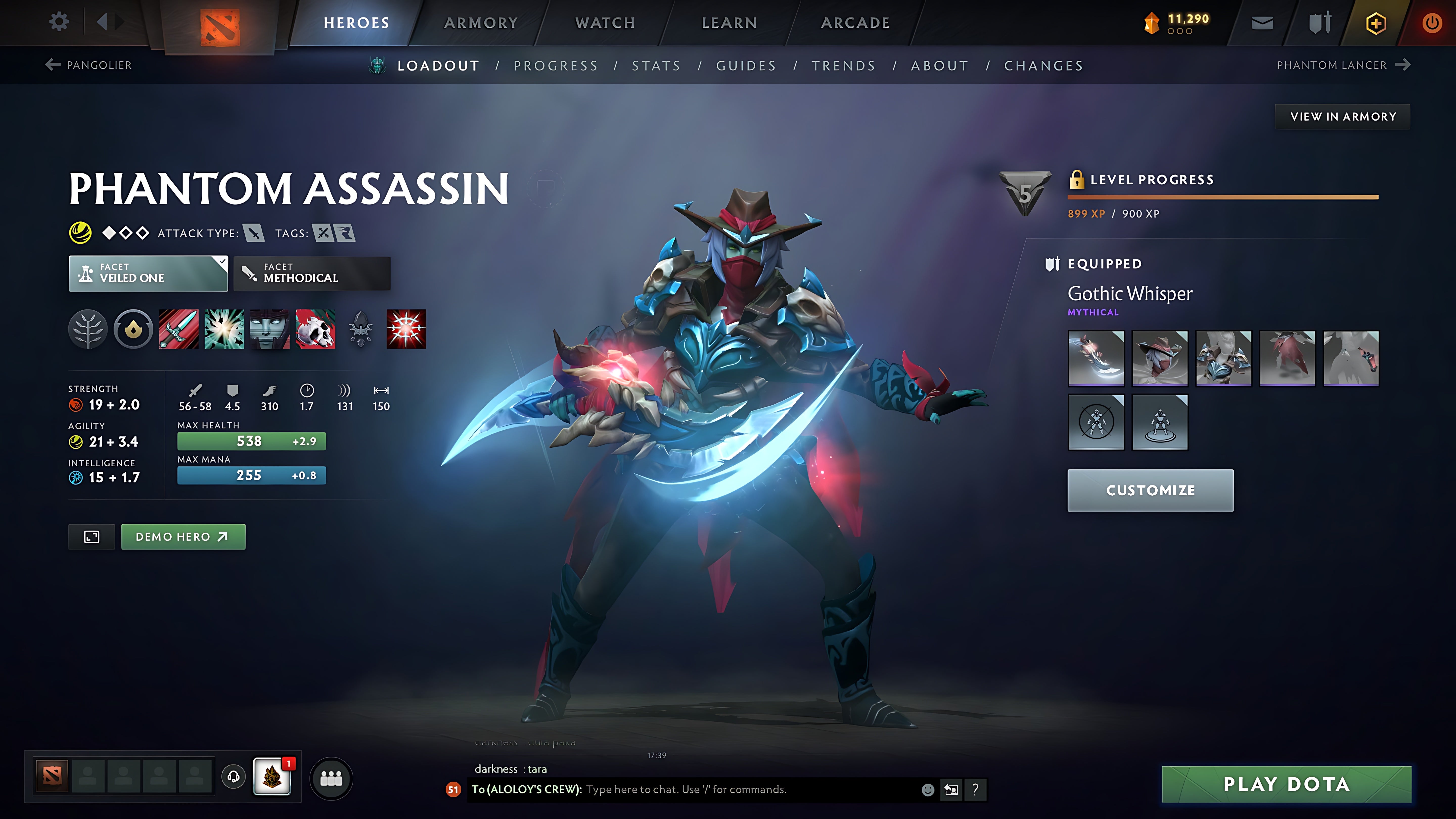Viewport: 1456px width, 819px height.
Task: Launch Demo Hero mode
Action: [183, 536]
